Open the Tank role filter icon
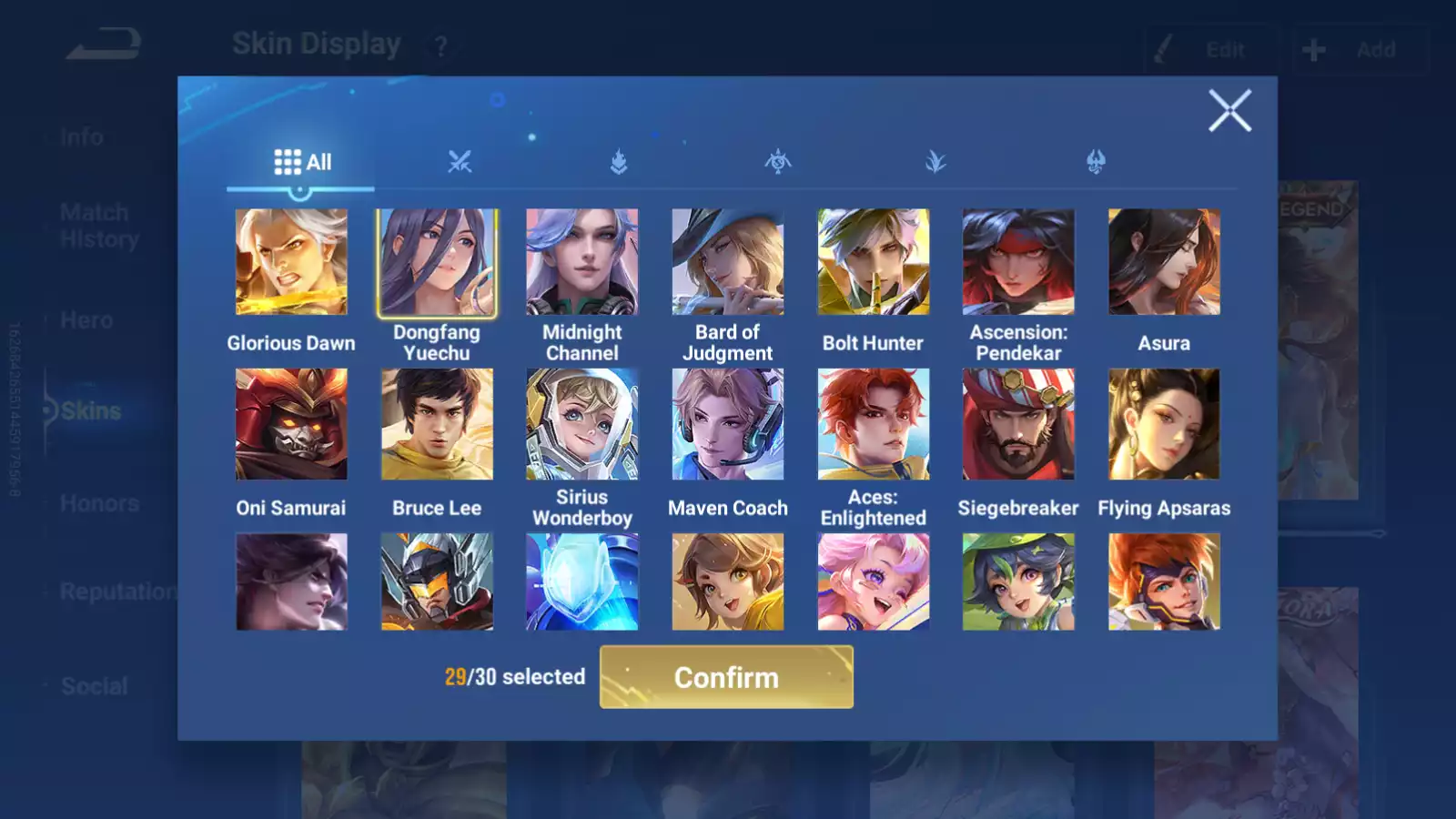The width and height of the screenshot is (1456, 819). pyautogui.click(x=619, y=162)
